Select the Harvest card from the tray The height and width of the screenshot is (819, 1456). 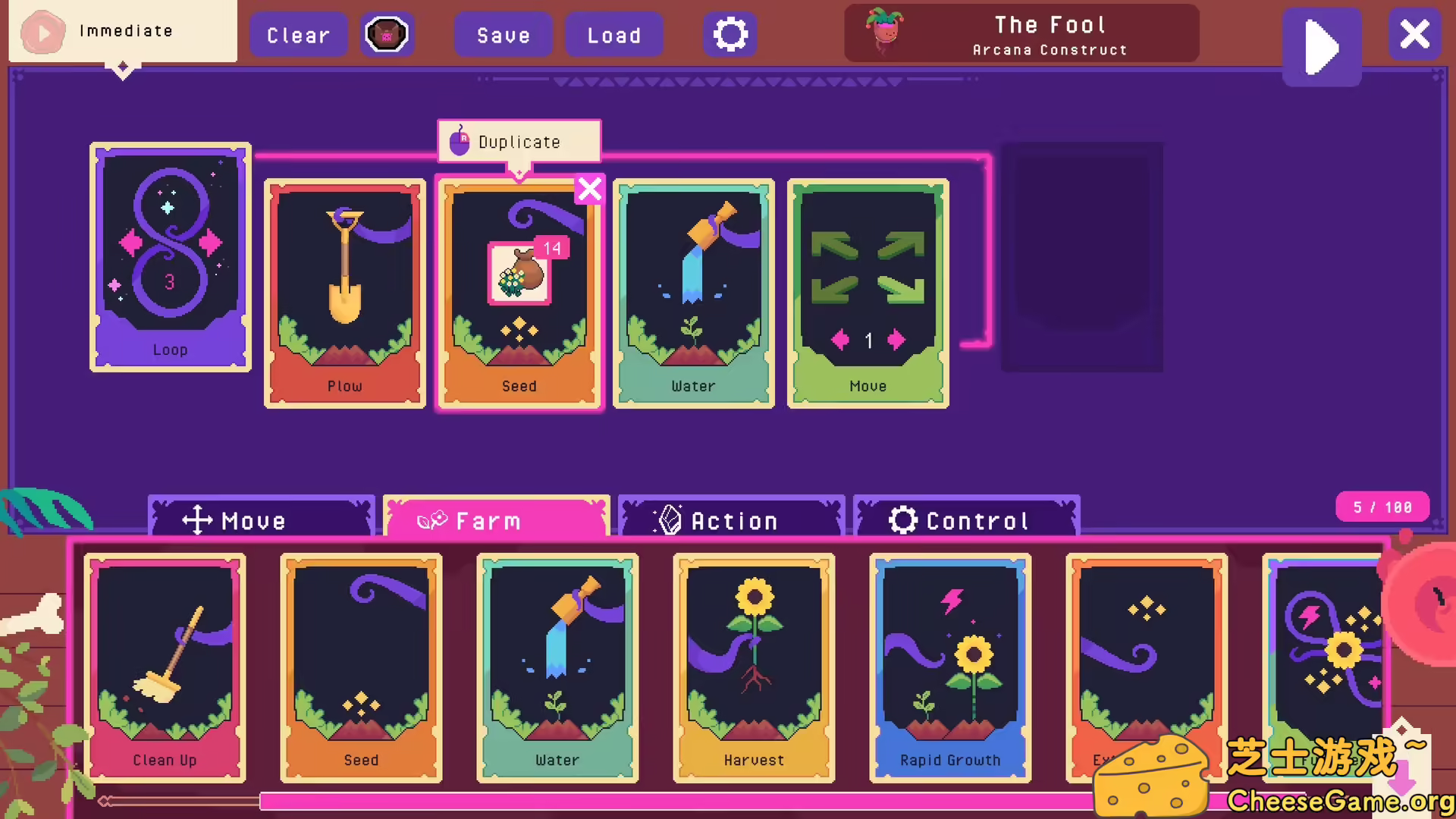pyautogui.click(x=753, y=667)
